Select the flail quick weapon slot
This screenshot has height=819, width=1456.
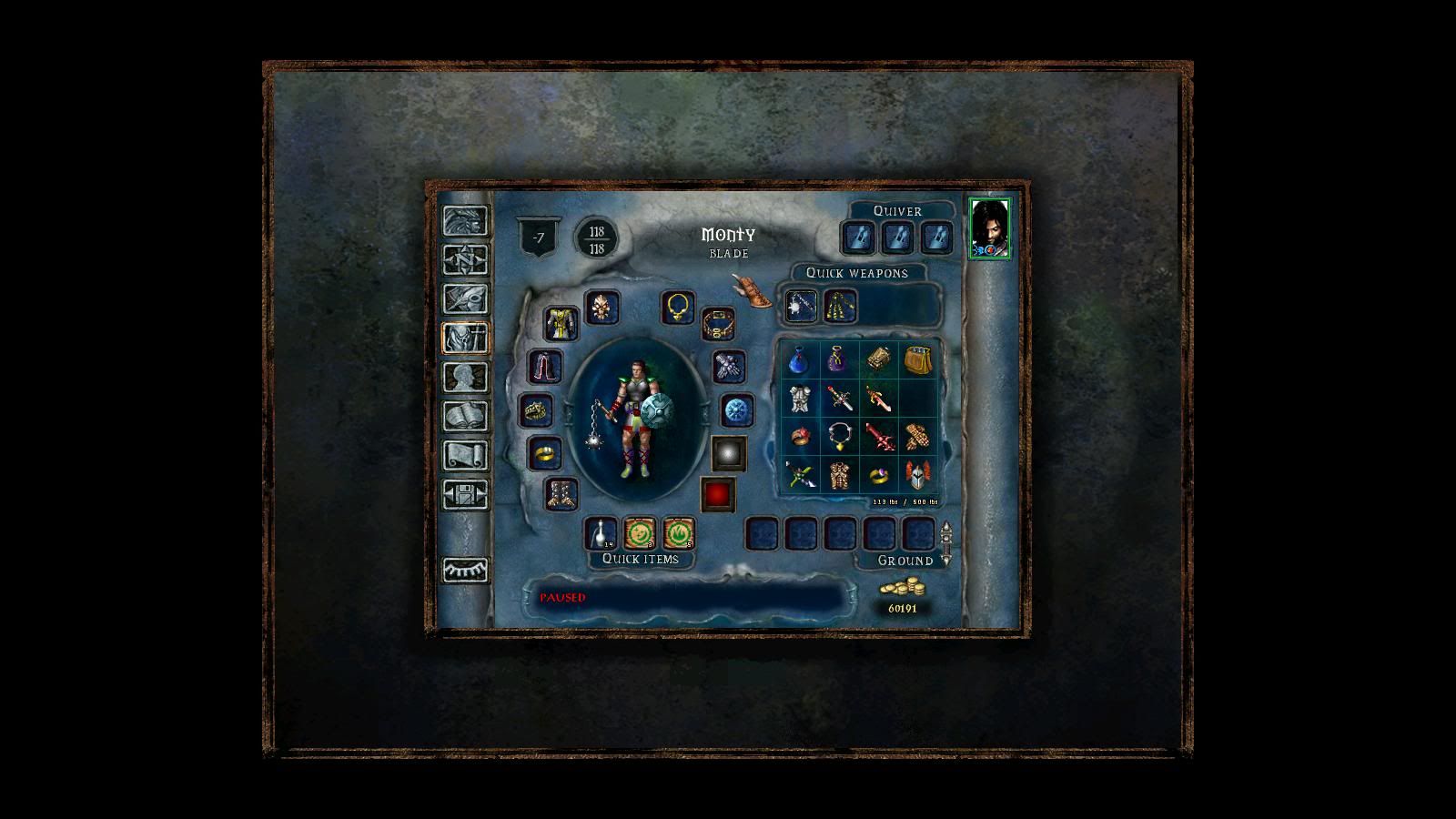[x=801, y=307]
